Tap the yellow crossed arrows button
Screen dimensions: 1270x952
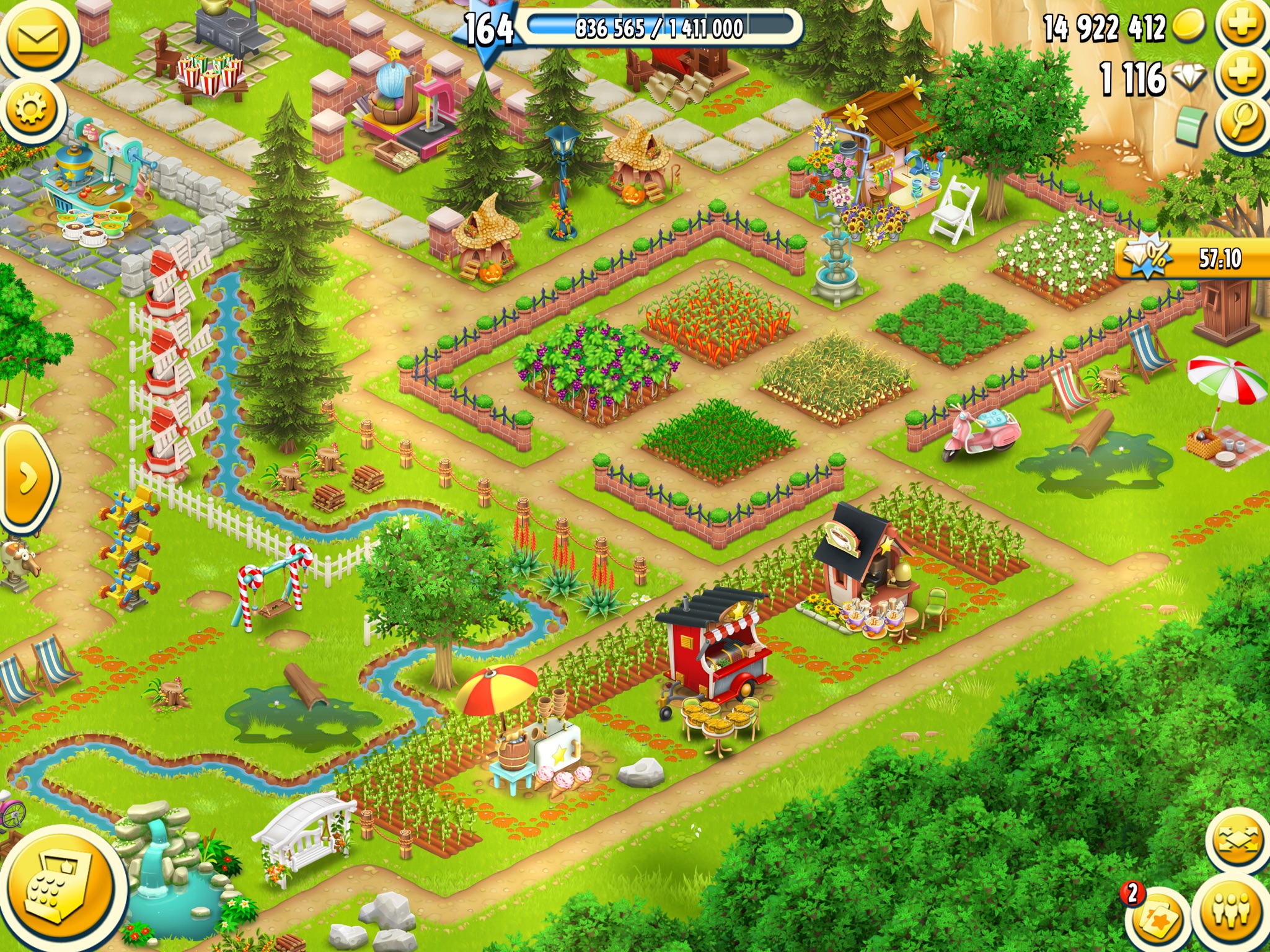coord(1239,840)
